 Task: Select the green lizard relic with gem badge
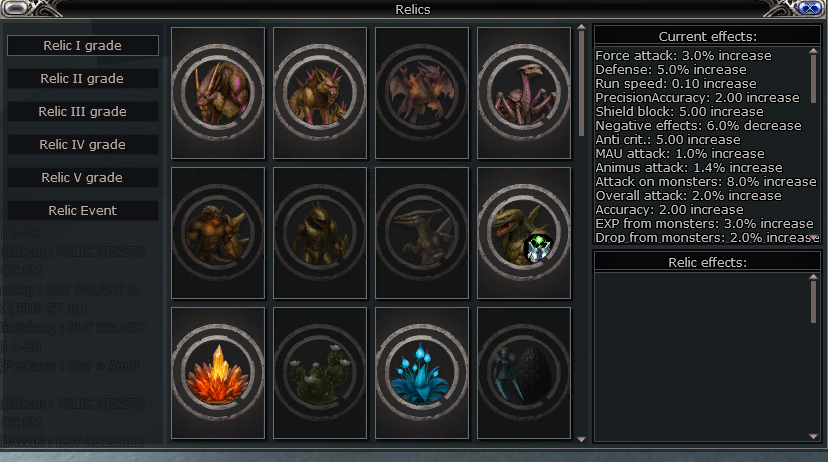pos(524,232)
